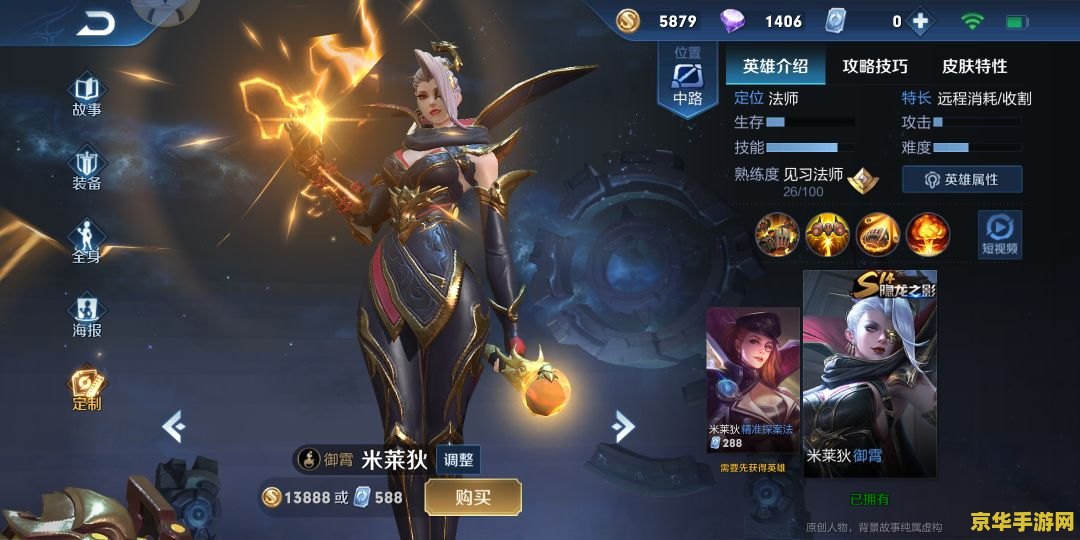
Task: Show the 全身 full-body view
Action: [87, 242]
